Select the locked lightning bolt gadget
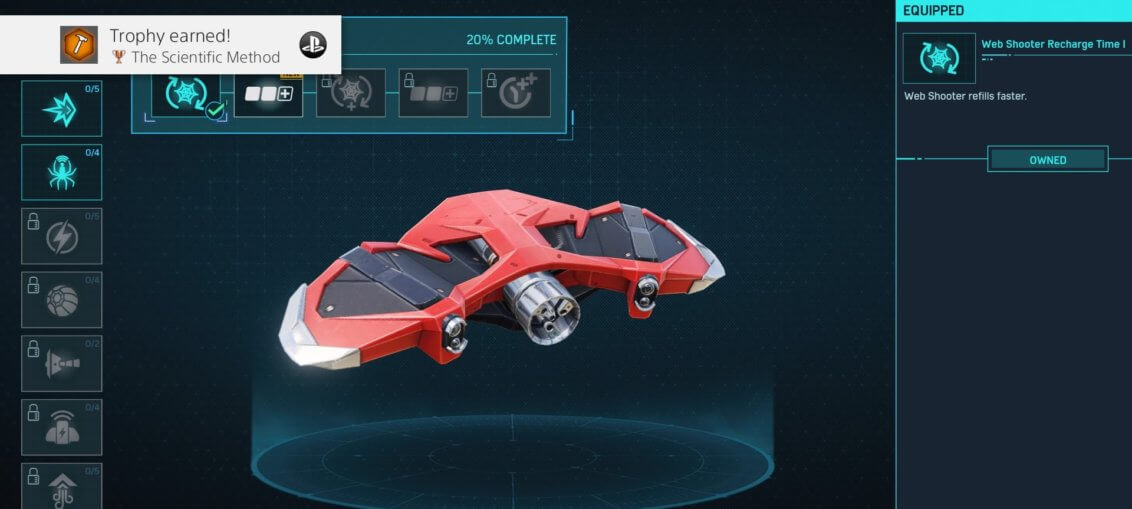Screen dimensions: 1132x509 click(x=62, y=236)
